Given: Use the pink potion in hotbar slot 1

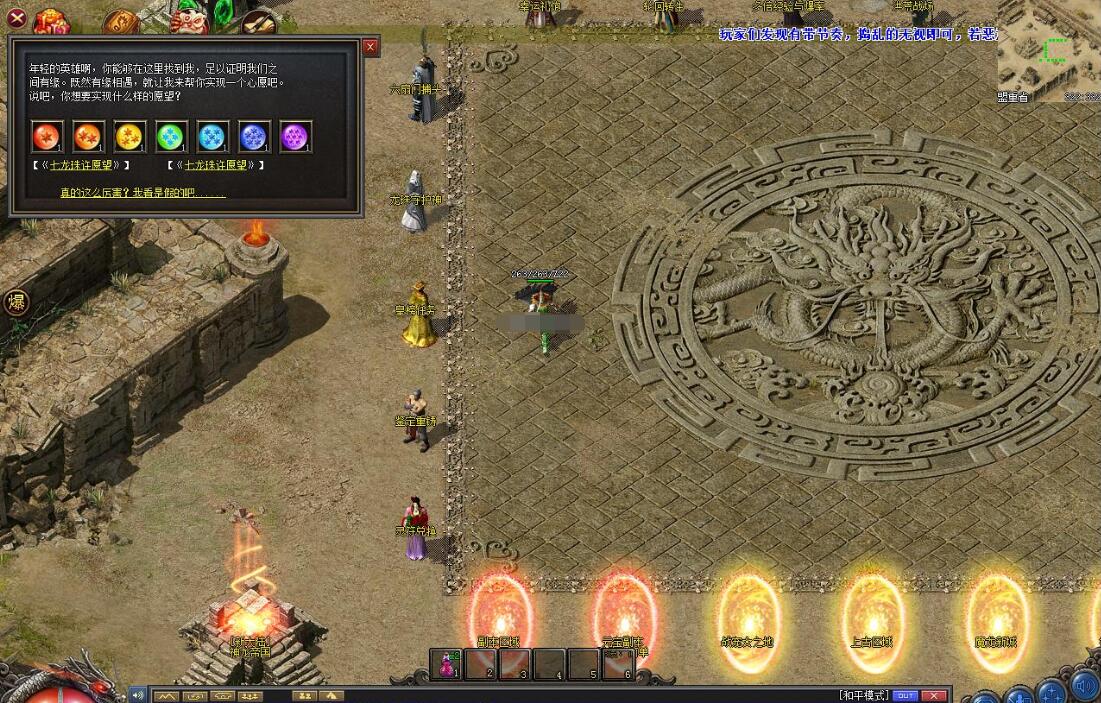Looking at the screenshot, I should click(x=447, y=665).
